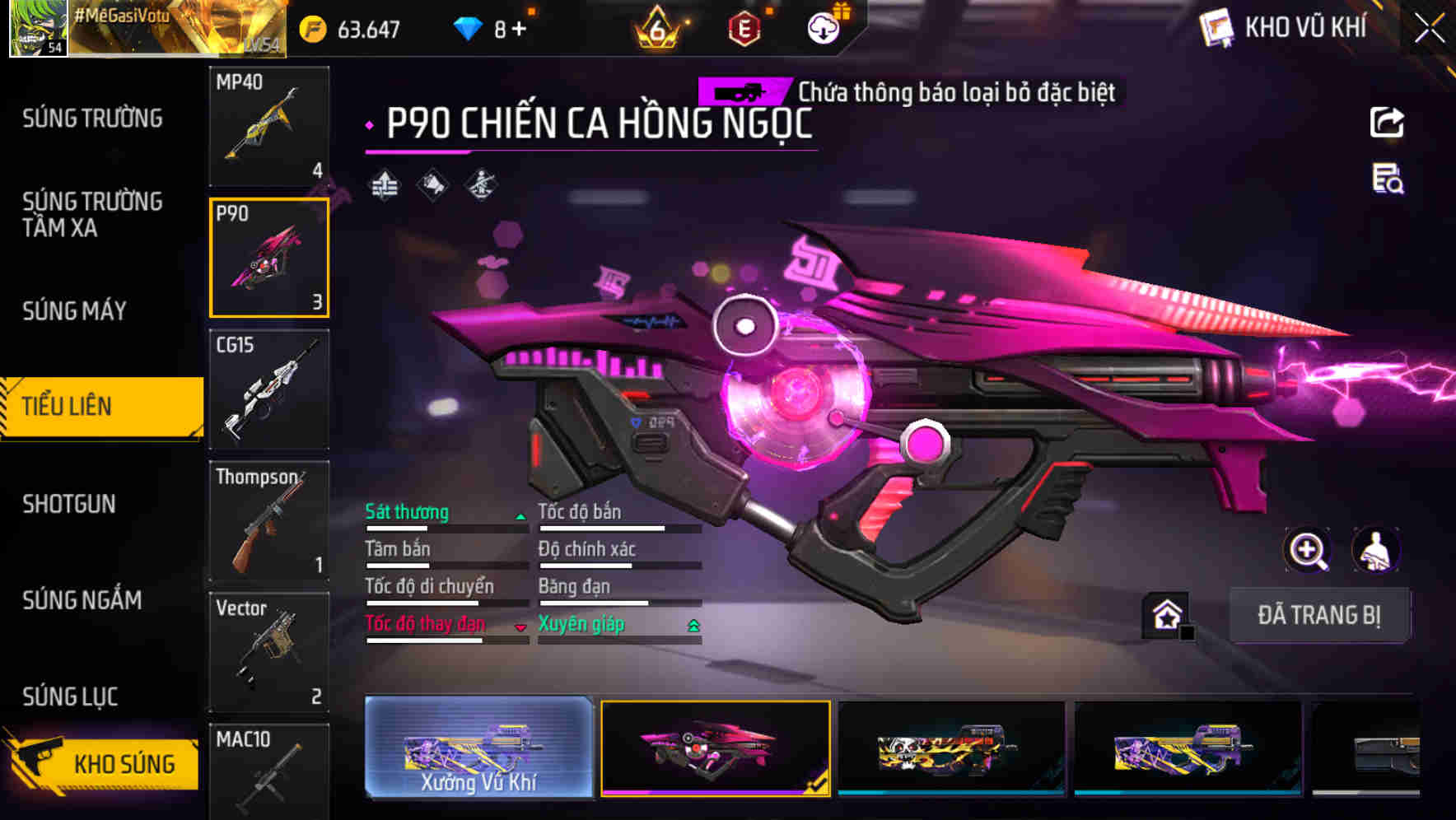
Task: Click the diamond currency icon in top bar
Action: click(469, 26)
